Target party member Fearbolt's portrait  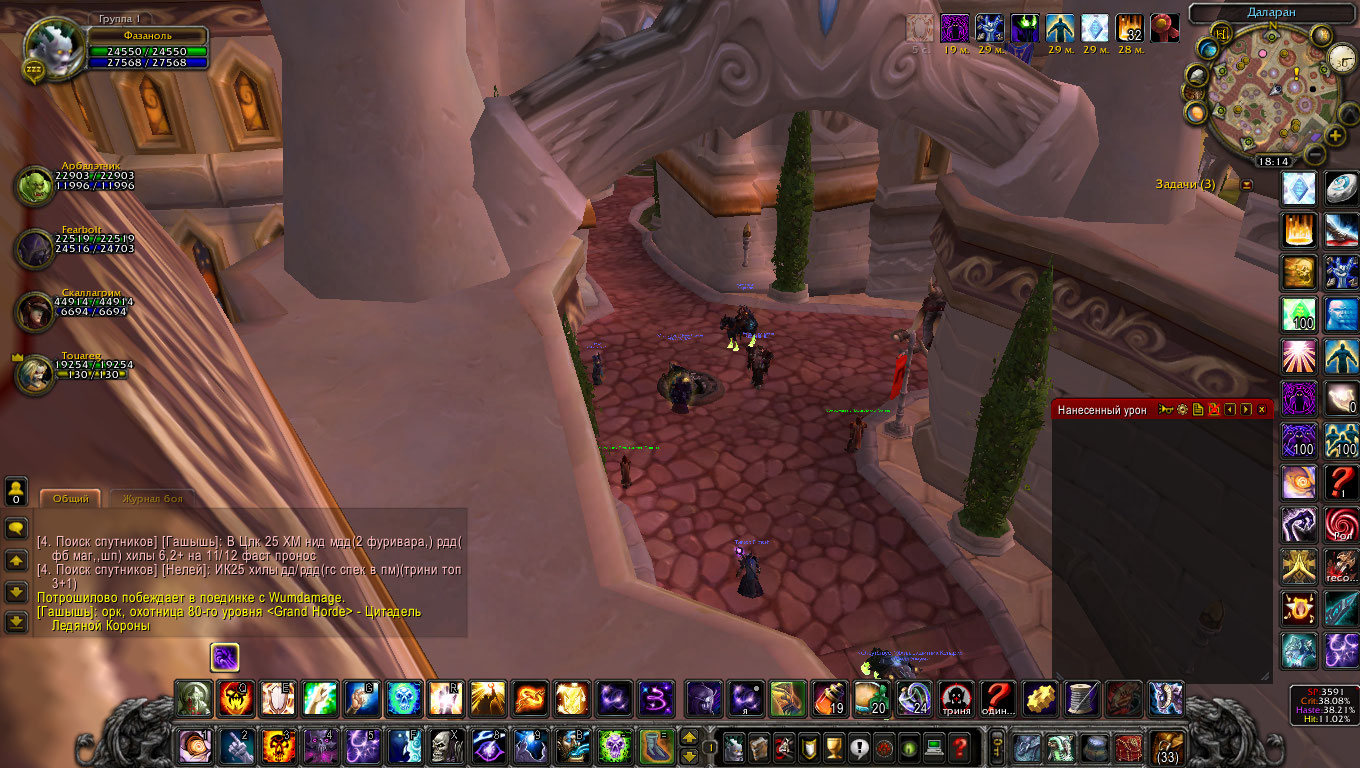35,249
